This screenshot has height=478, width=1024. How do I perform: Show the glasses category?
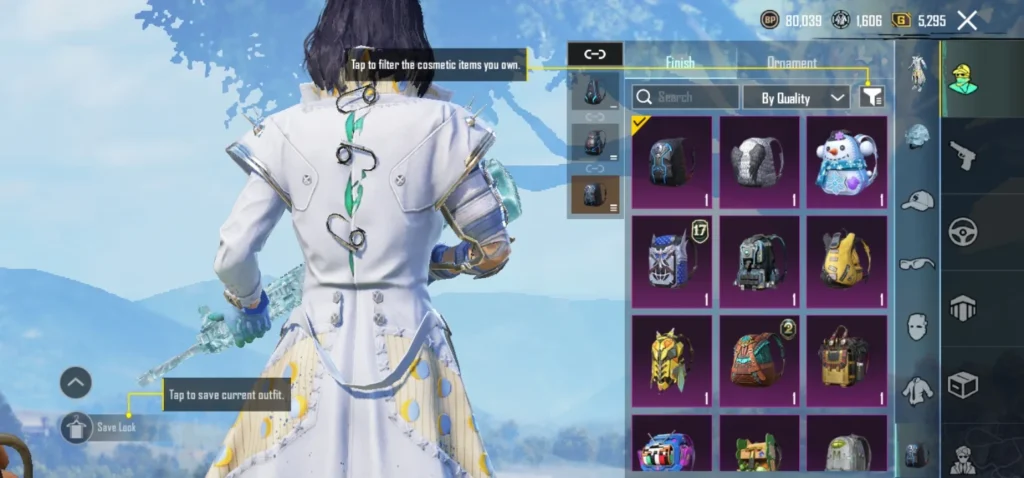(917, 263)
